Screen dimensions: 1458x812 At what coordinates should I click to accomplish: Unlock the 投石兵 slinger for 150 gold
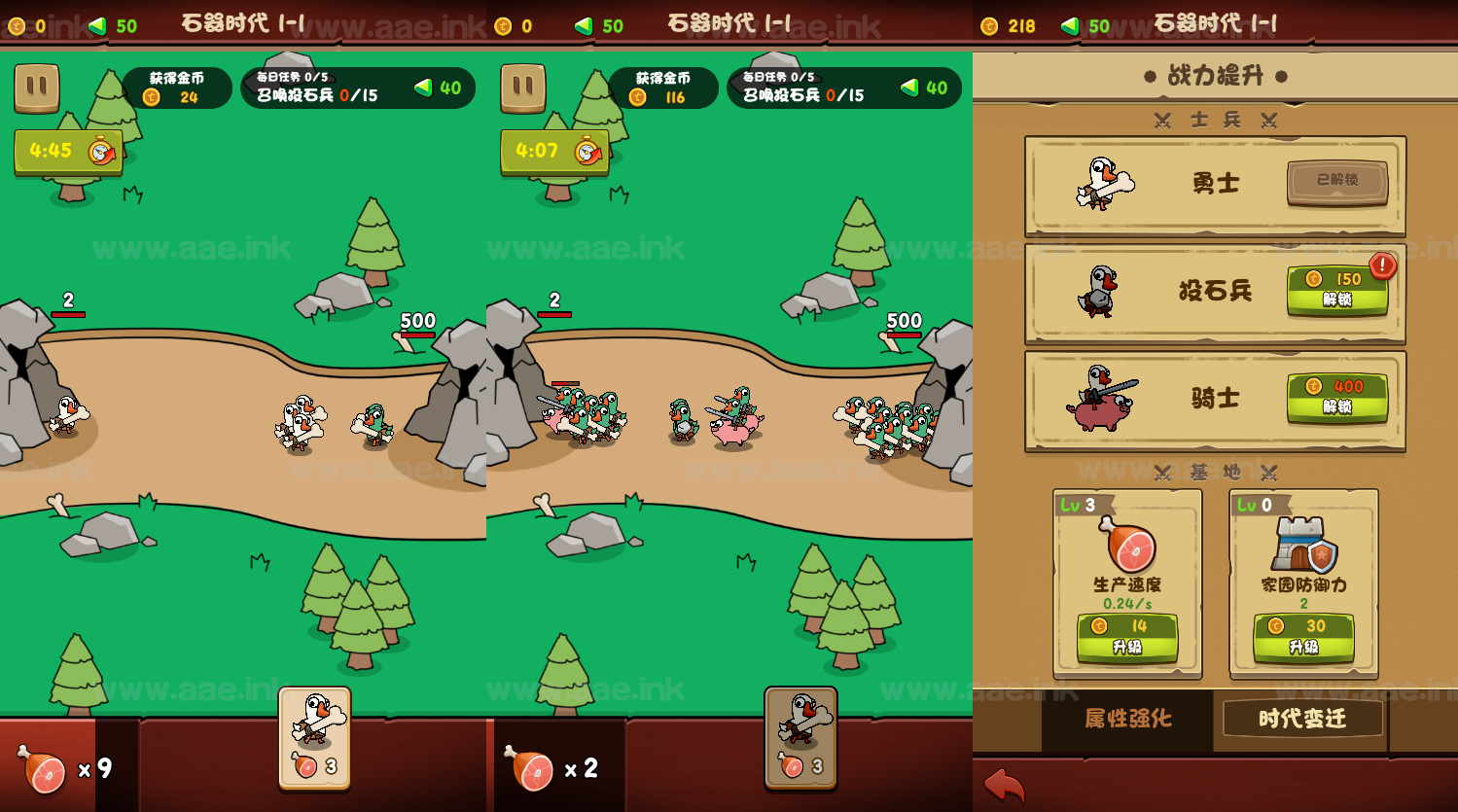[x=1336, y=290]
